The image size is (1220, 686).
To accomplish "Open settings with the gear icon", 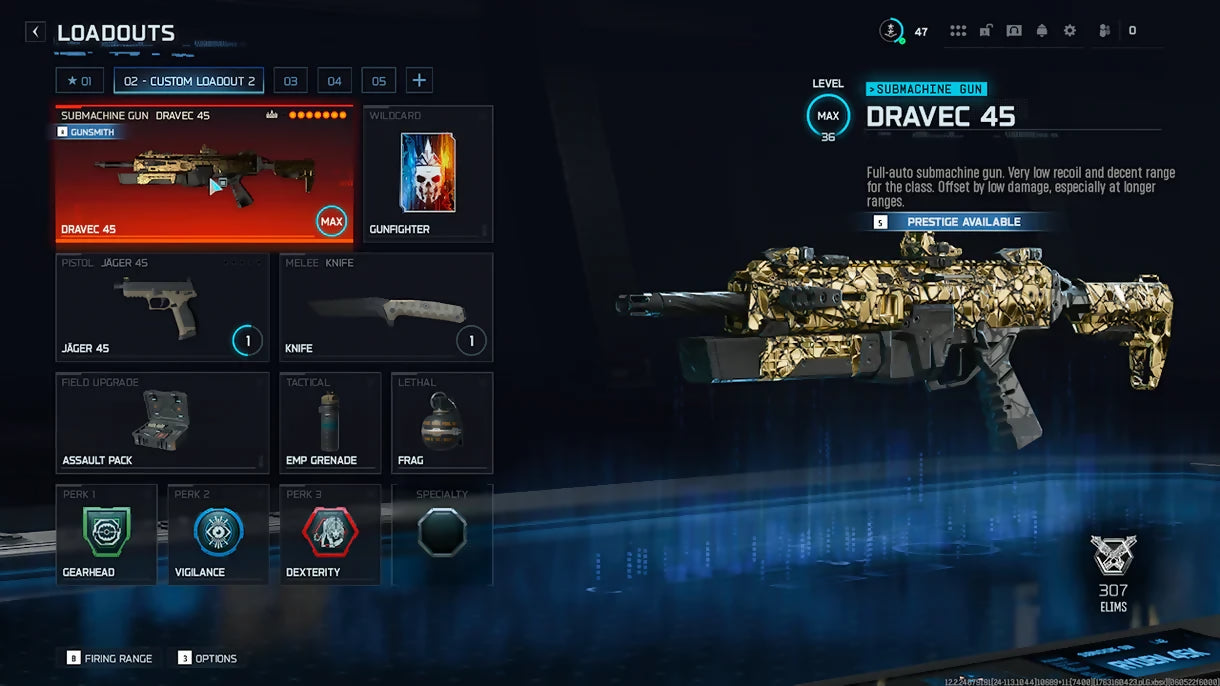I will coord(1070,31).
